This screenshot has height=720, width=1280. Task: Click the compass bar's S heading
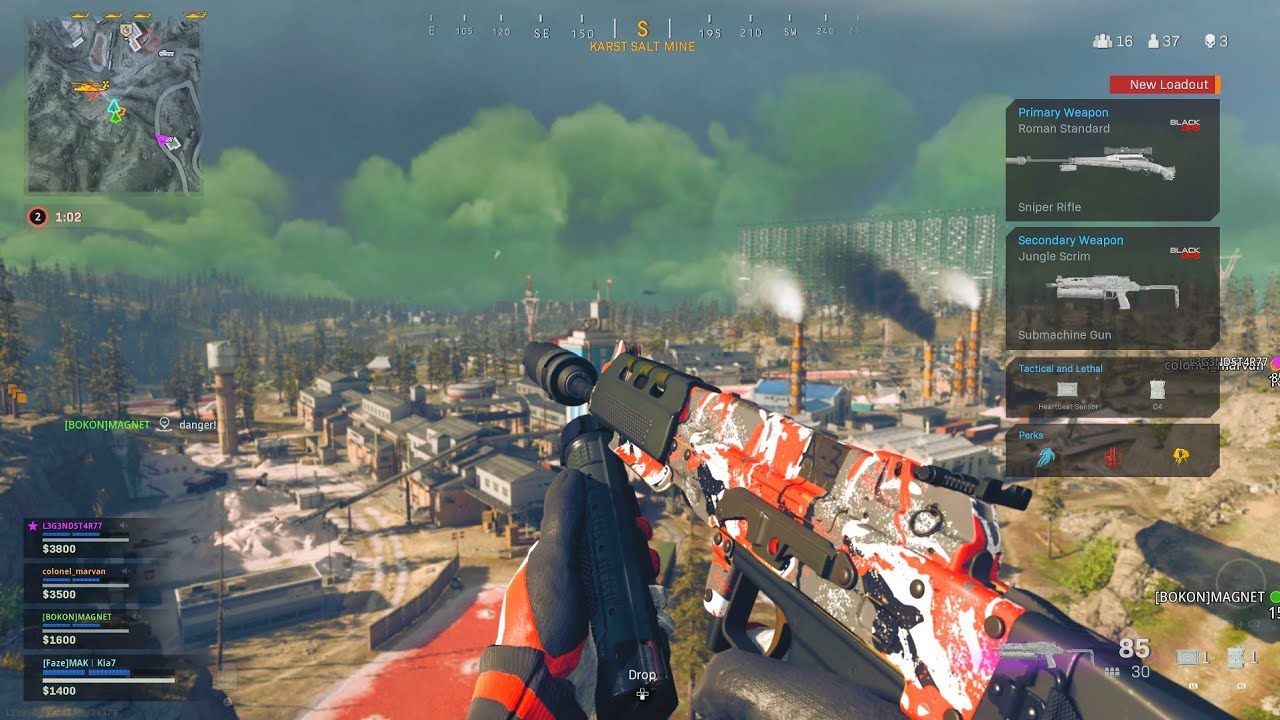[x=643, y=29]
